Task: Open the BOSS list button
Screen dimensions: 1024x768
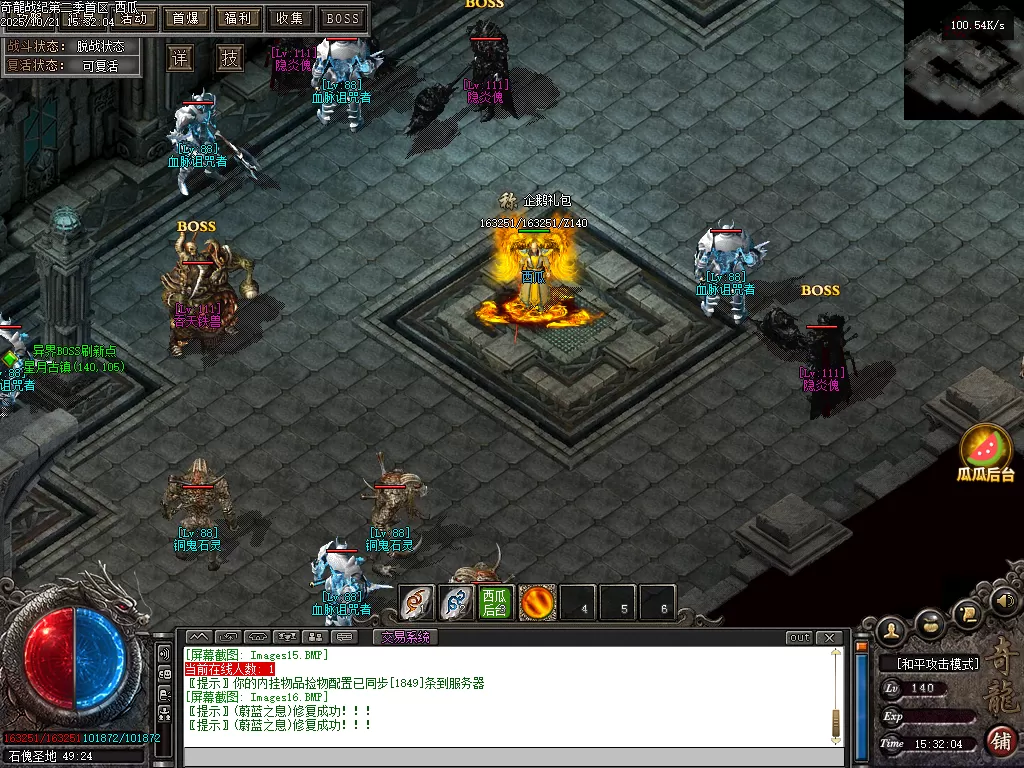Action: coord(343,18)
